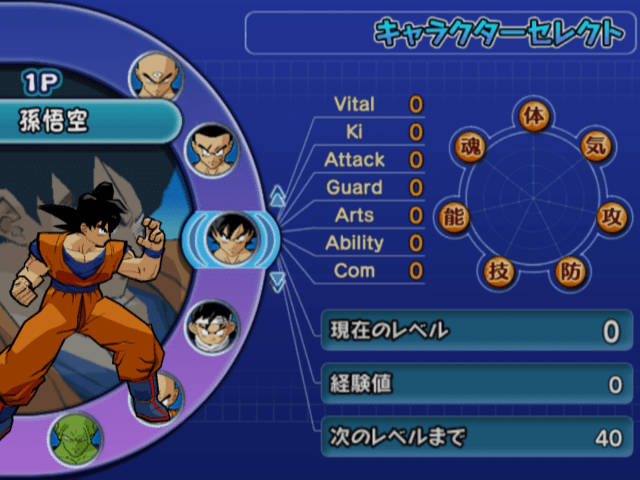Select the highlighted Goku portrait

point(230,239)
